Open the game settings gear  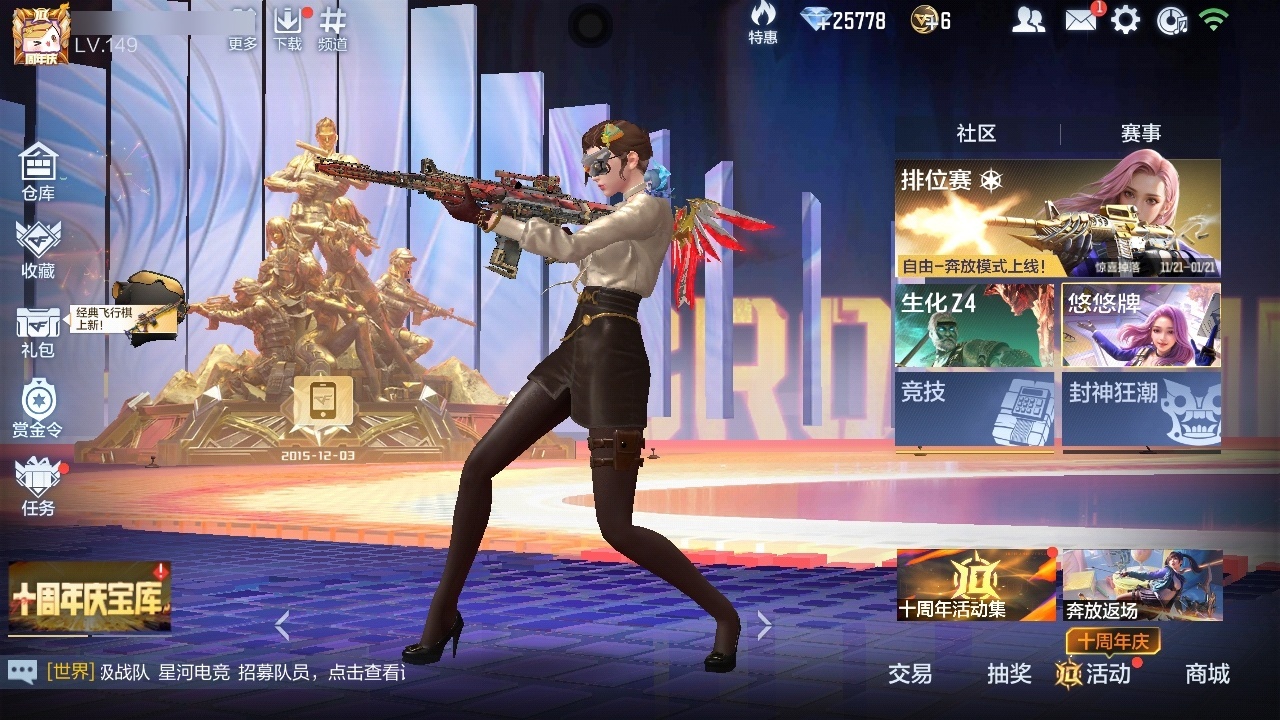1128,20
